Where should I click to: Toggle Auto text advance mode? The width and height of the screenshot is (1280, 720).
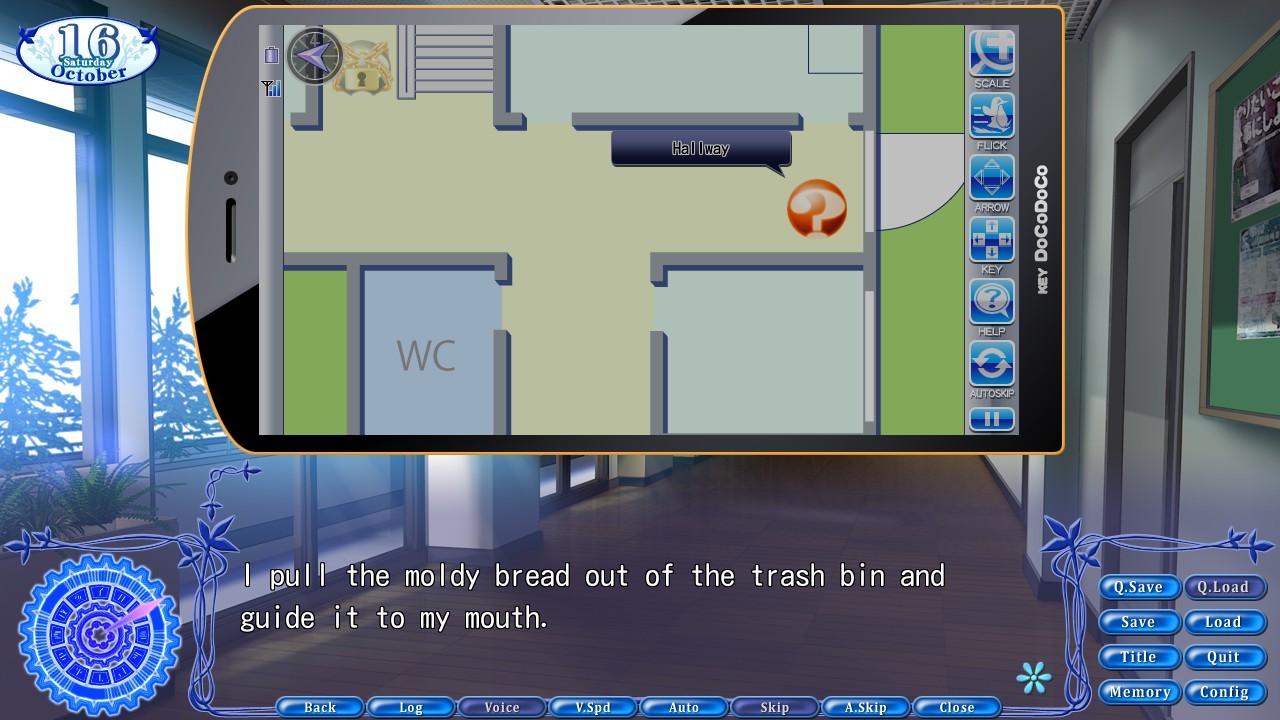683,707
